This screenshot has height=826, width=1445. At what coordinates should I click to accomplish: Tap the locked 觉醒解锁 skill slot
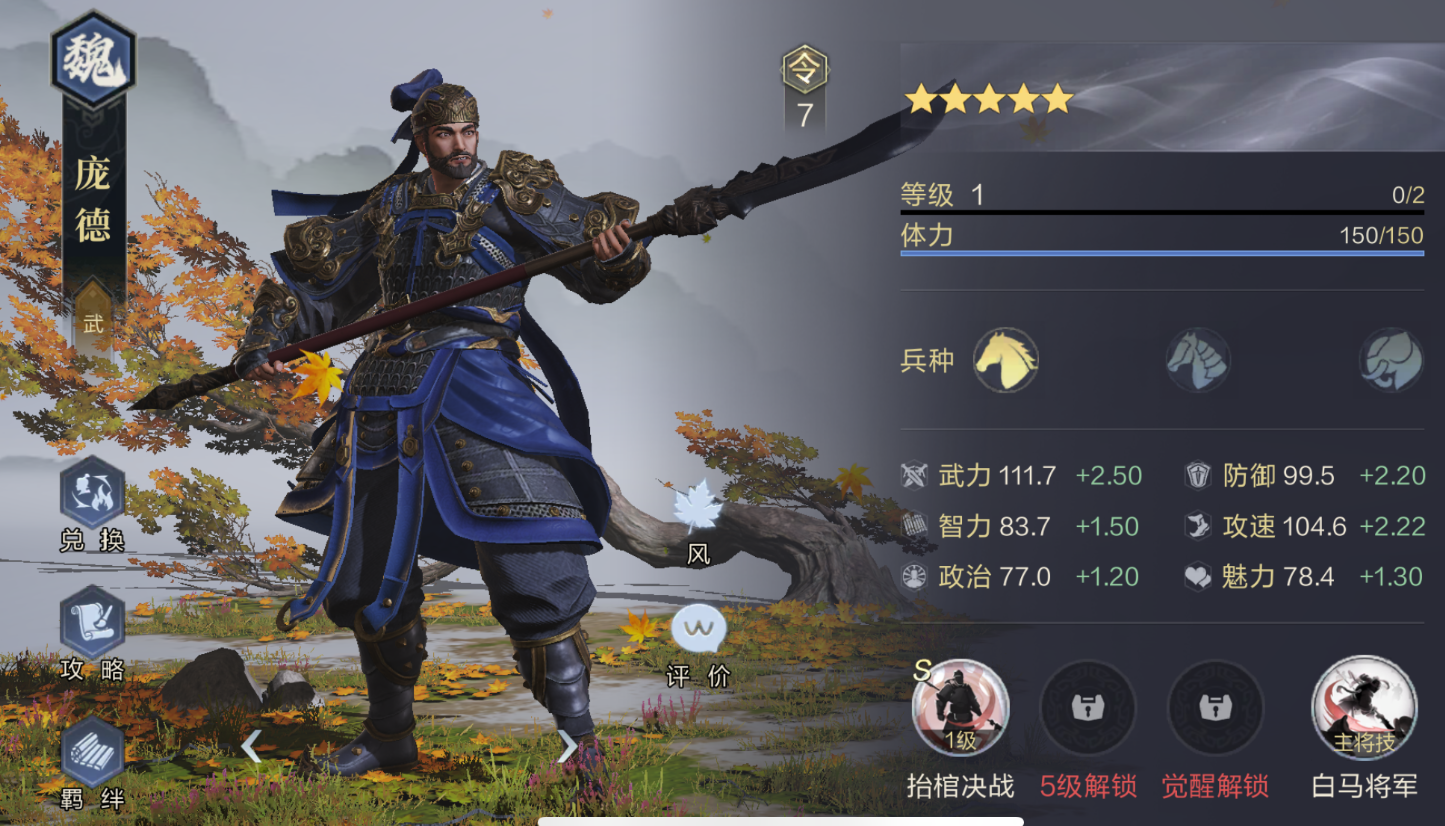pyautogui.click(x=1214, y=707)
